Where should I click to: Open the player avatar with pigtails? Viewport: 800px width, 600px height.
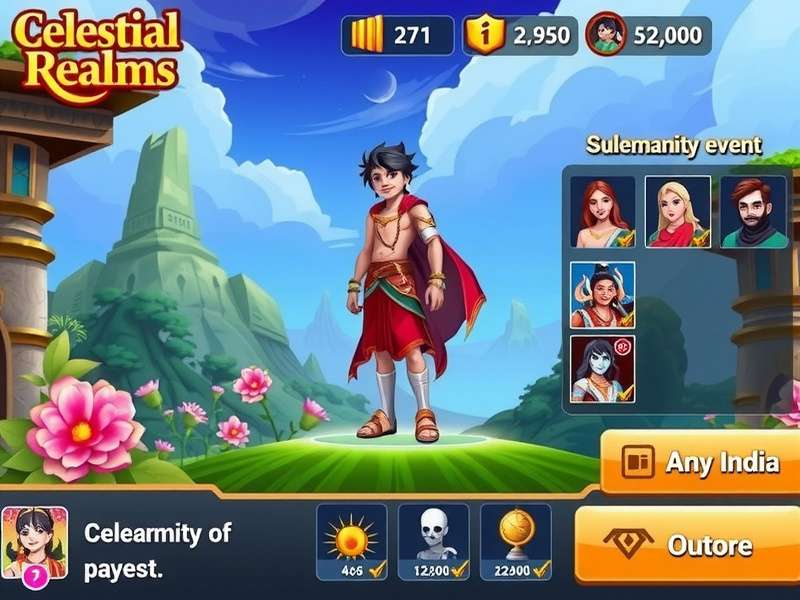pos(35,543)
